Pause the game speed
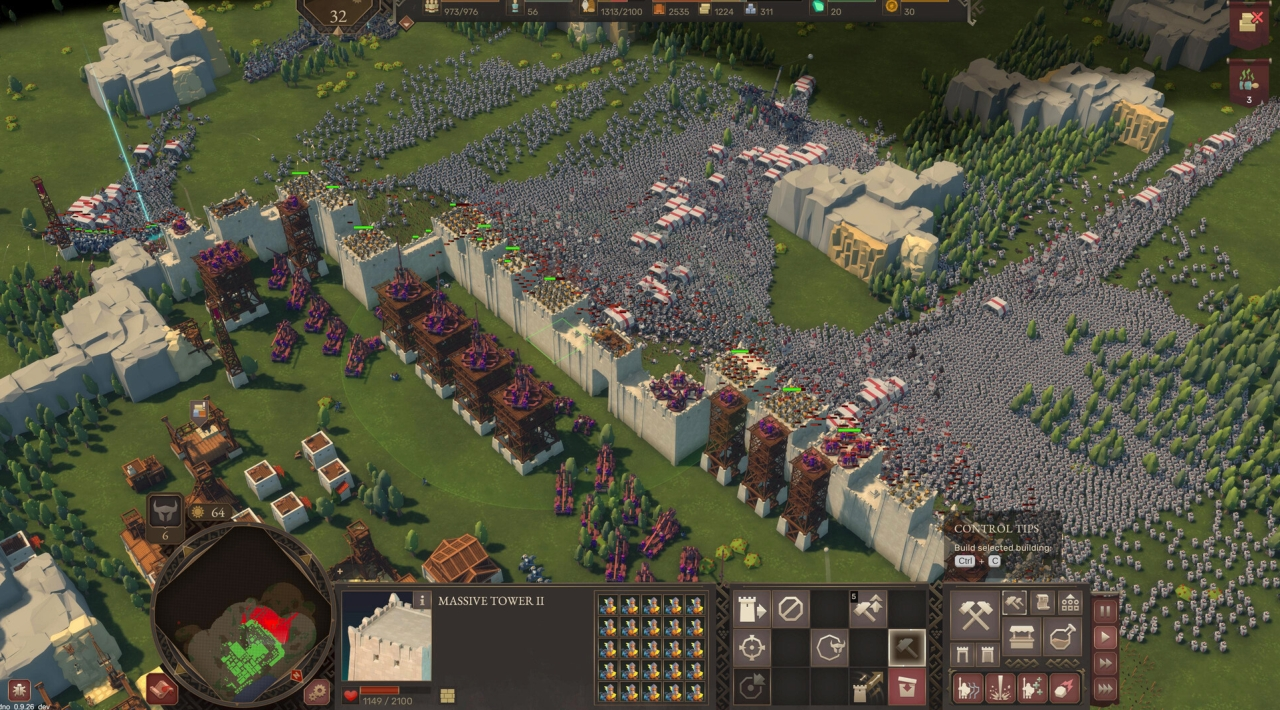 tap(1105, 610)
